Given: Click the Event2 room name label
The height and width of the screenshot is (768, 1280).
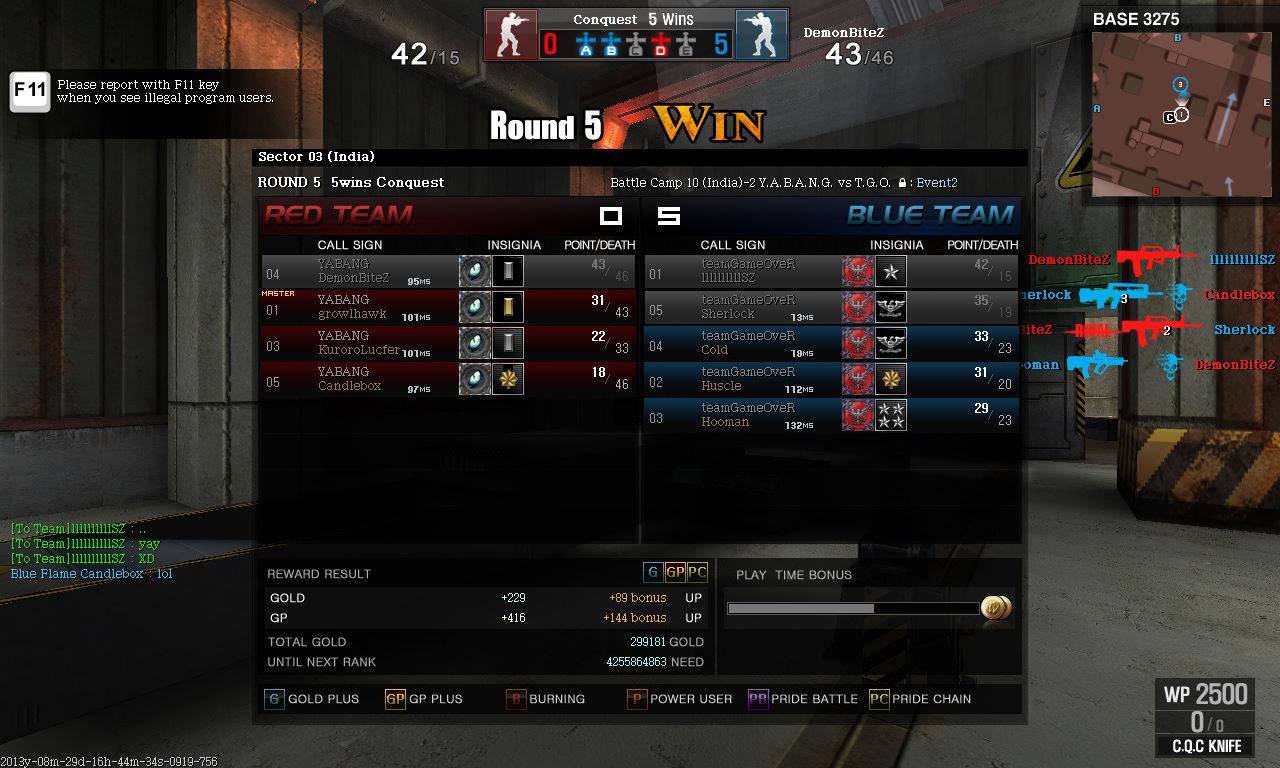Looking at the screenshot, I should 936,183.
